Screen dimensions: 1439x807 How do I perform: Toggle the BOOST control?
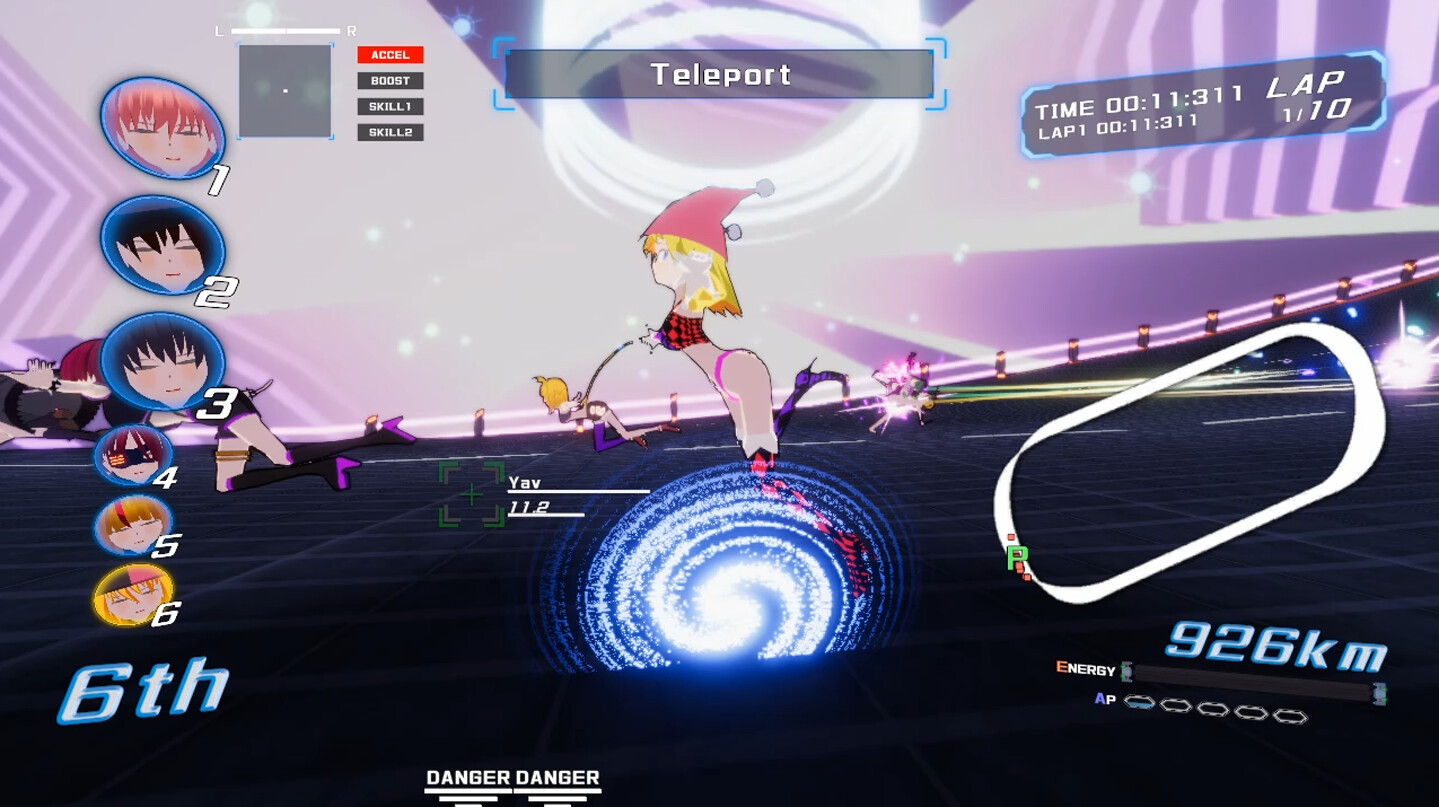point(390,79)
